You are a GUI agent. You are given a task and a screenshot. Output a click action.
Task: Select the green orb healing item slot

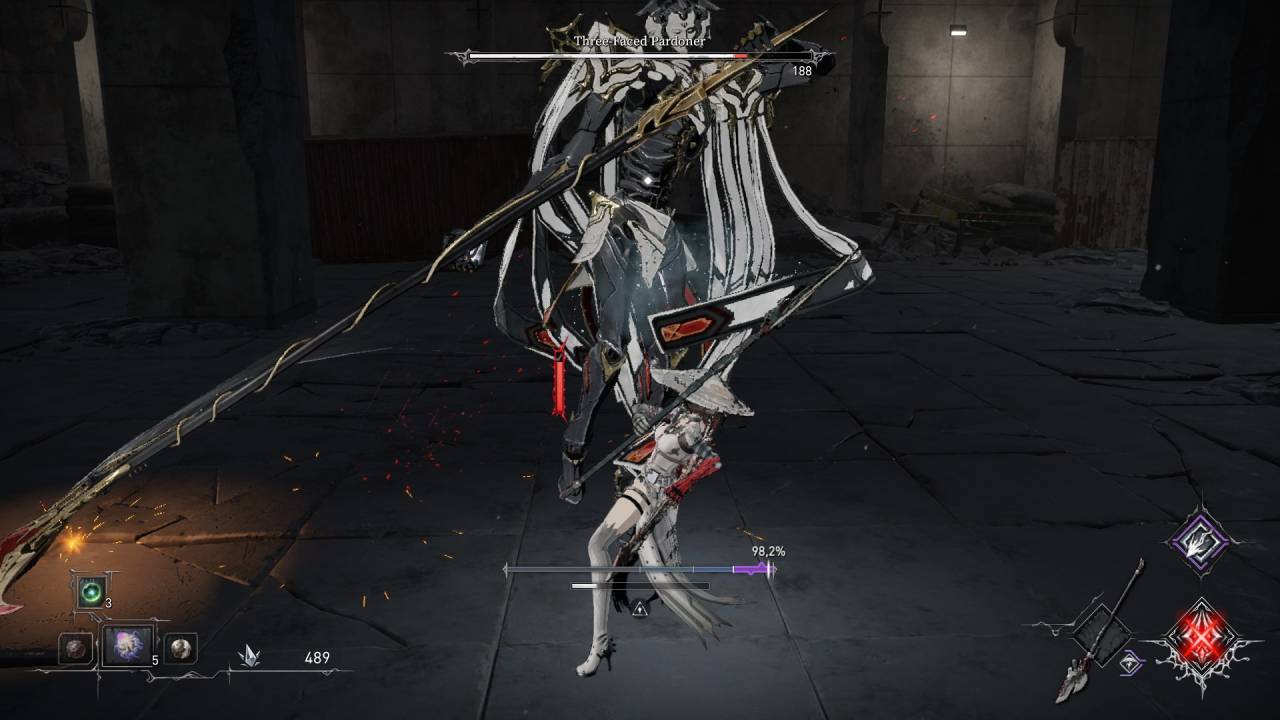tap(90, 593)
